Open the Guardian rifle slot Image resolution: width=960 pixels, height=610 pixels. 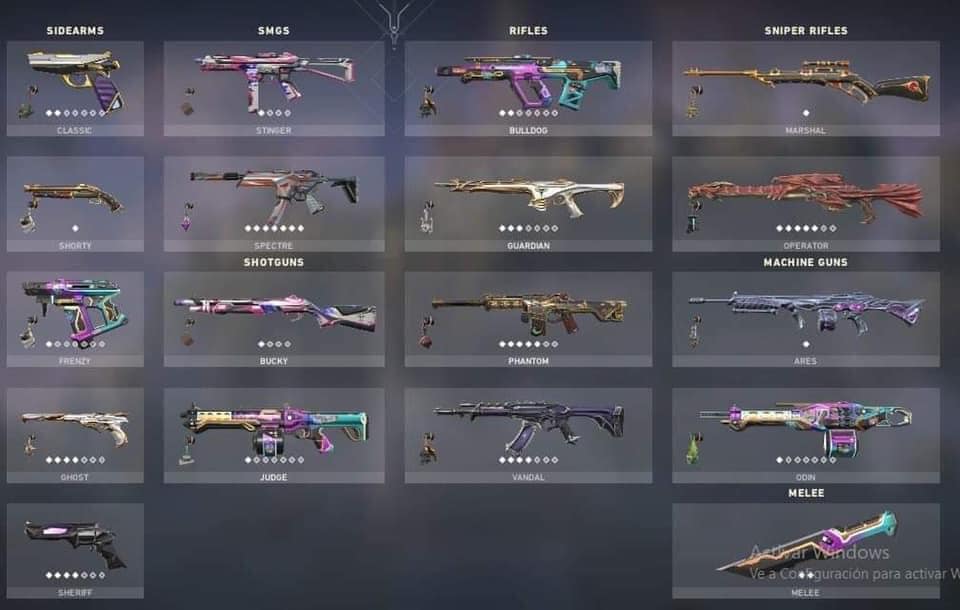[x=528, y=202]
